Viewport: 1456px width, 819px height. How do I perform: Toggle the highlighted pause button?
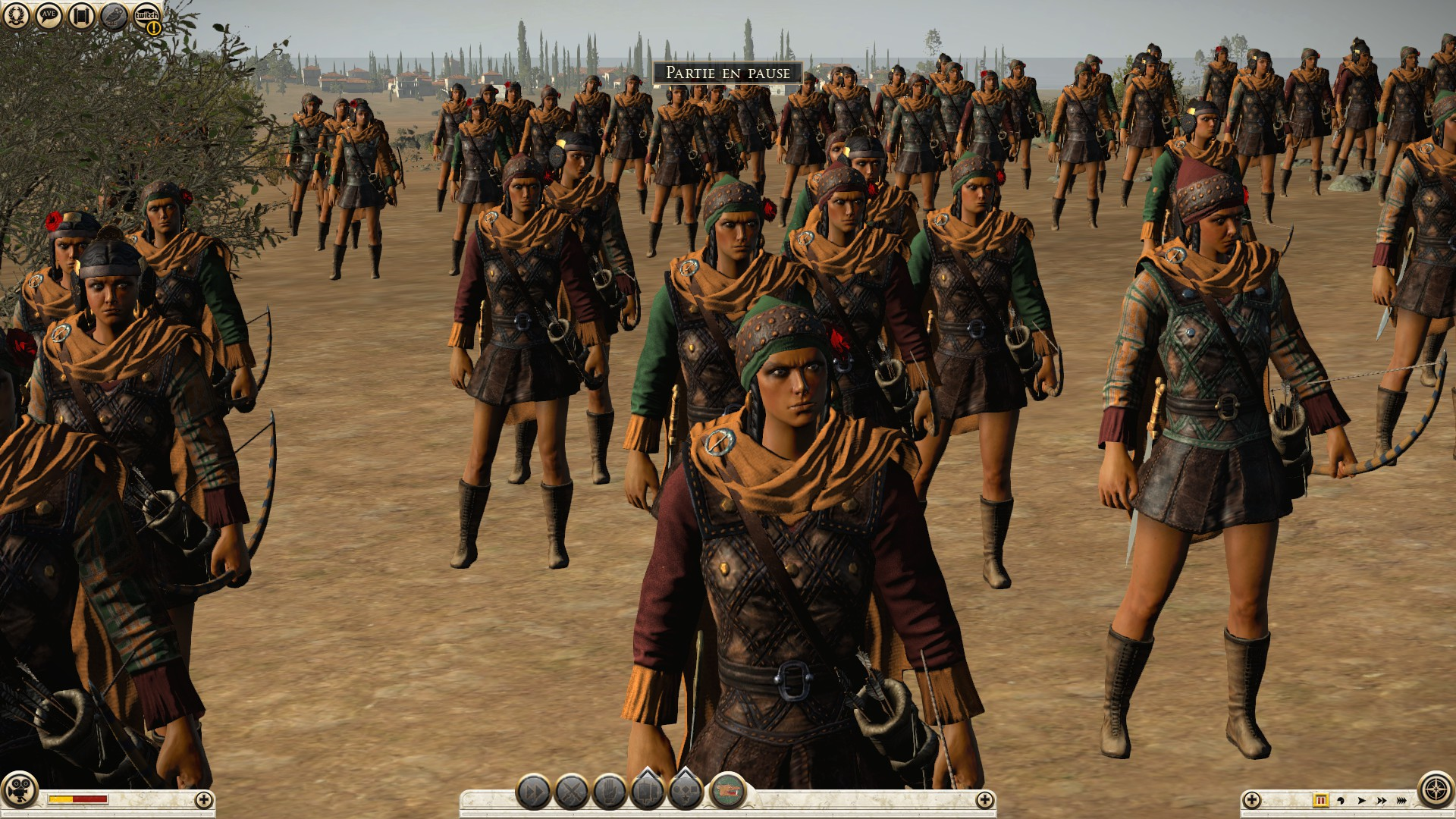tap(1320, 800)
